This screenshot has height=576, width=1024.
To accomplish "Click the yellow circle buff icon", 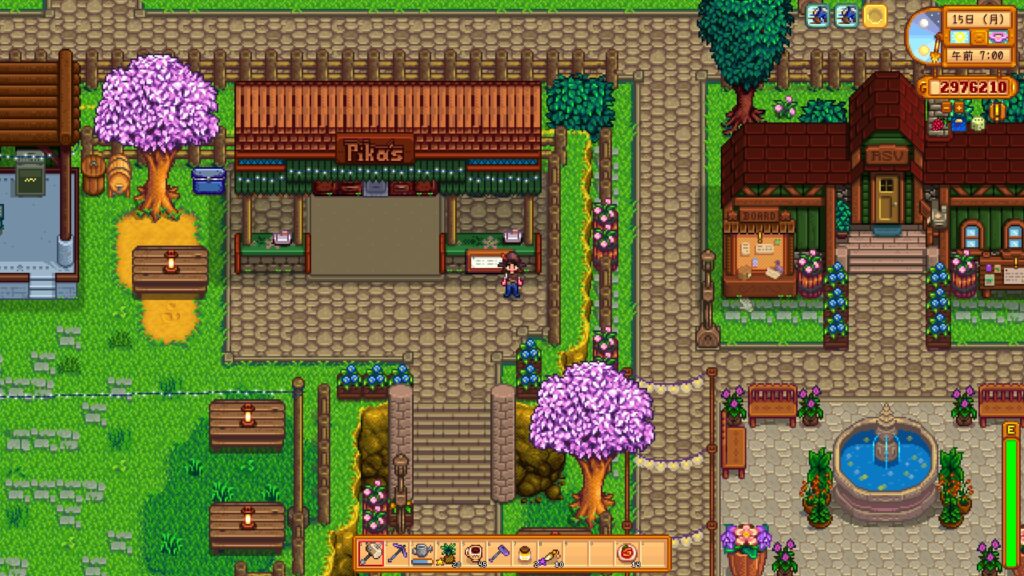I will [x=876, y=16].
